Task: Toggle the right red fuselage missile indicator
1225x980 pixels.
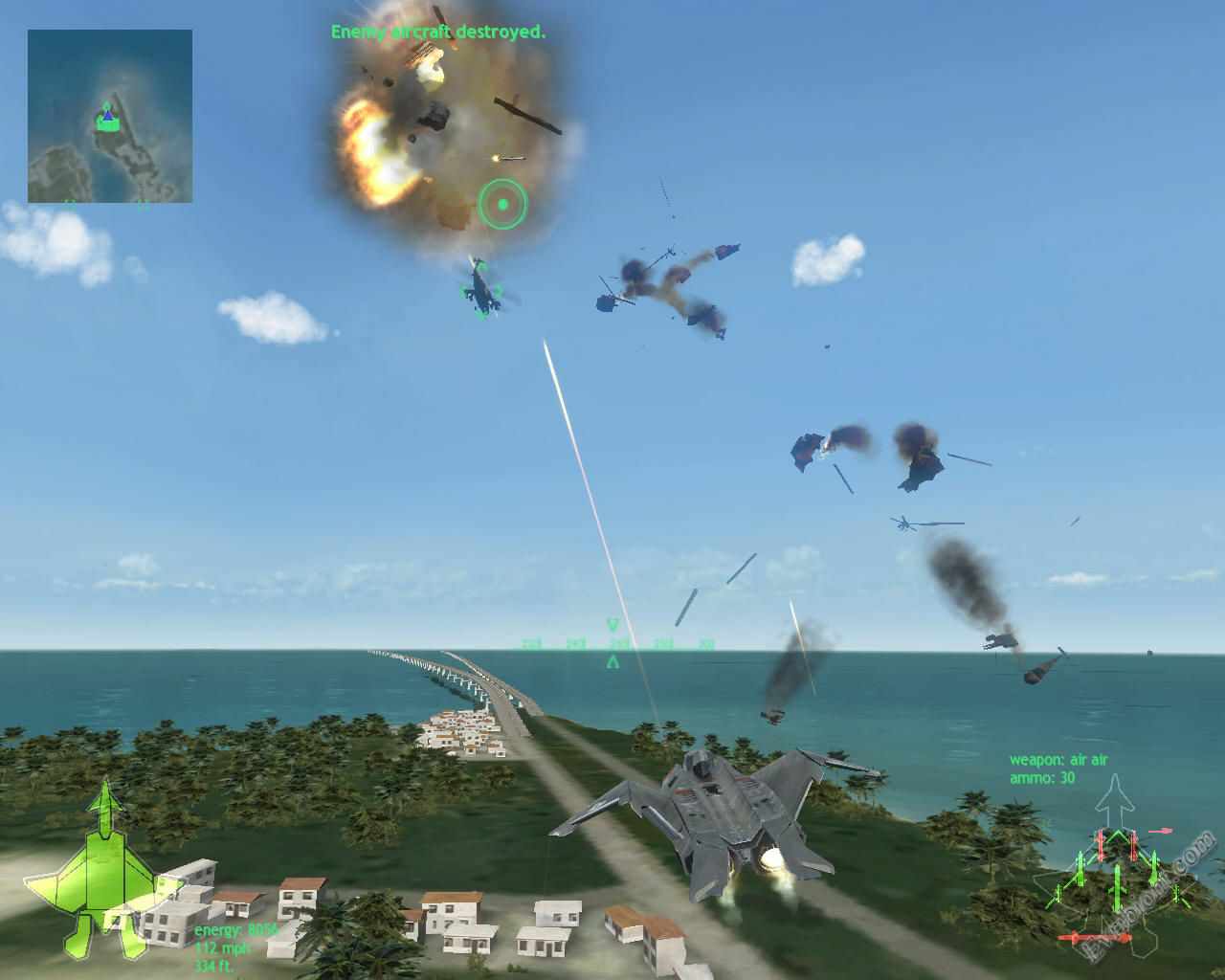Action: [1133, 846]
